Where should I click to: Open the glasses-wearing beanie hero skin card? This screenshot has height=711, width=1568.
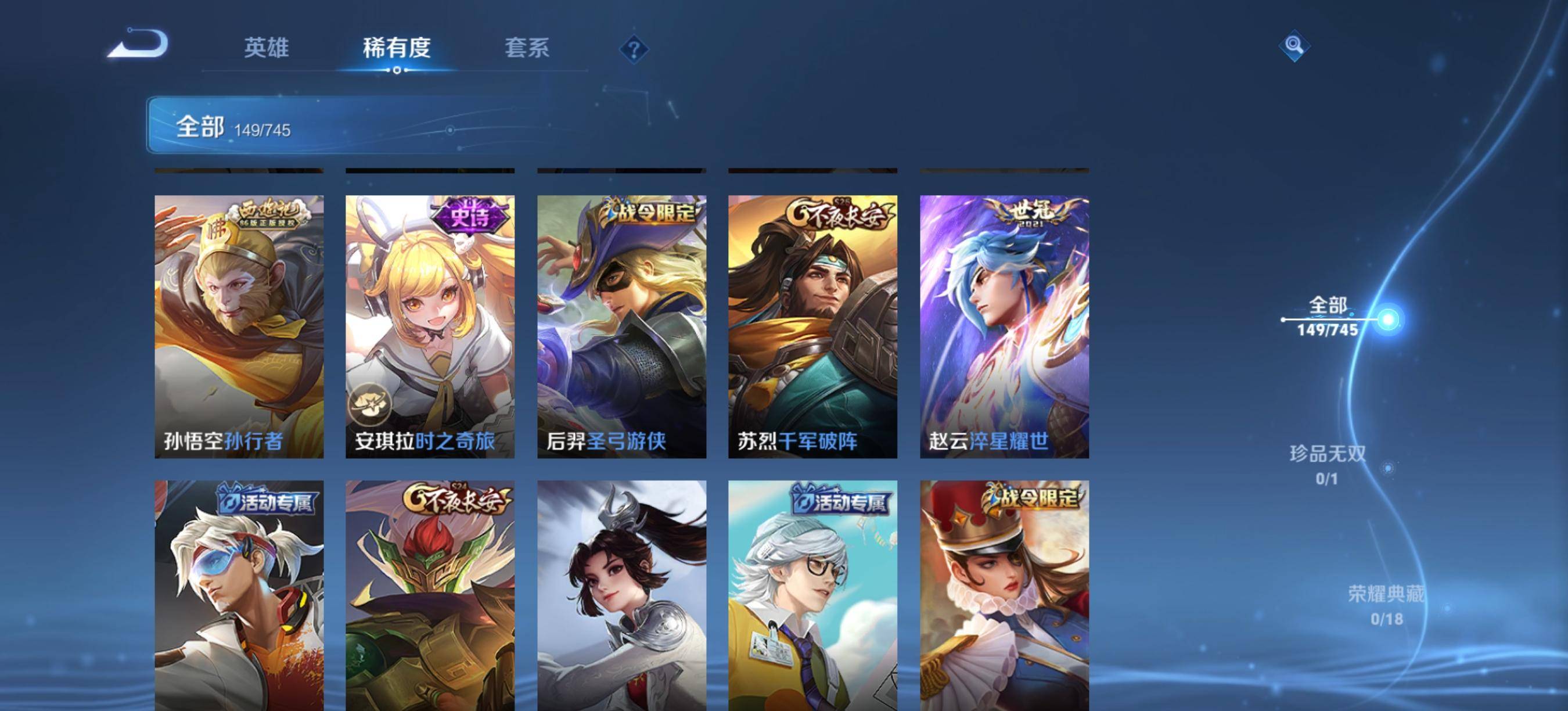click(x=812, y=595)
